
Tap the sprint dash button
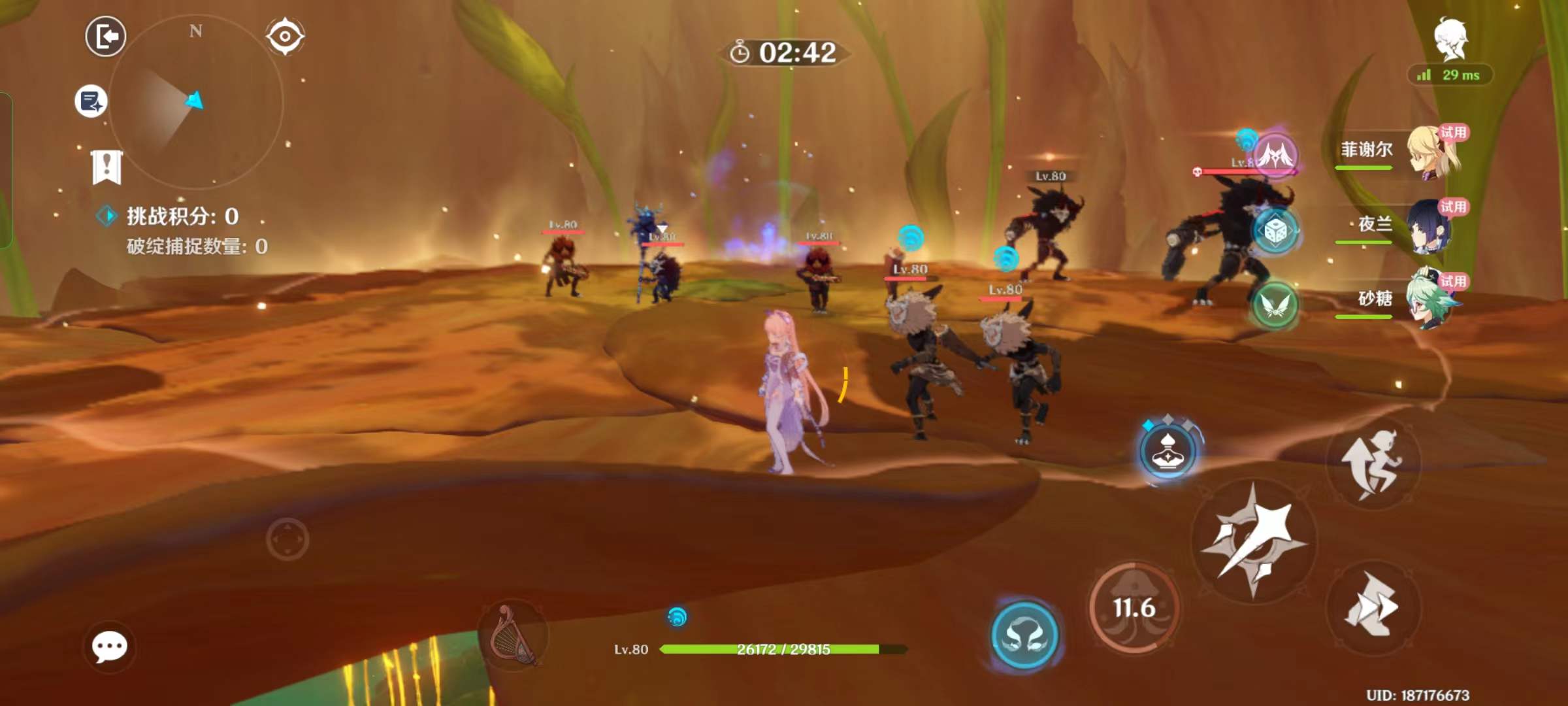1373,607
